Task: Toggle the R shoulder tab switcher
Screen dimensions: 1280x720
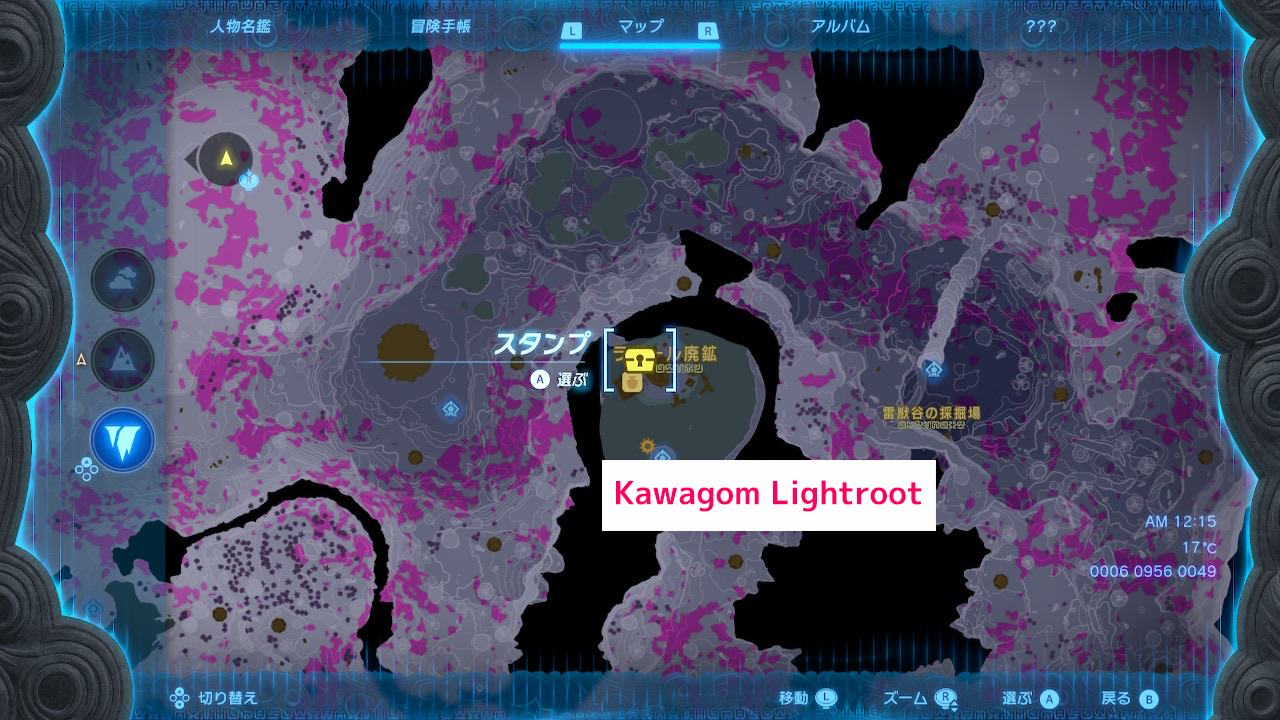Action: tap(706, 30)
